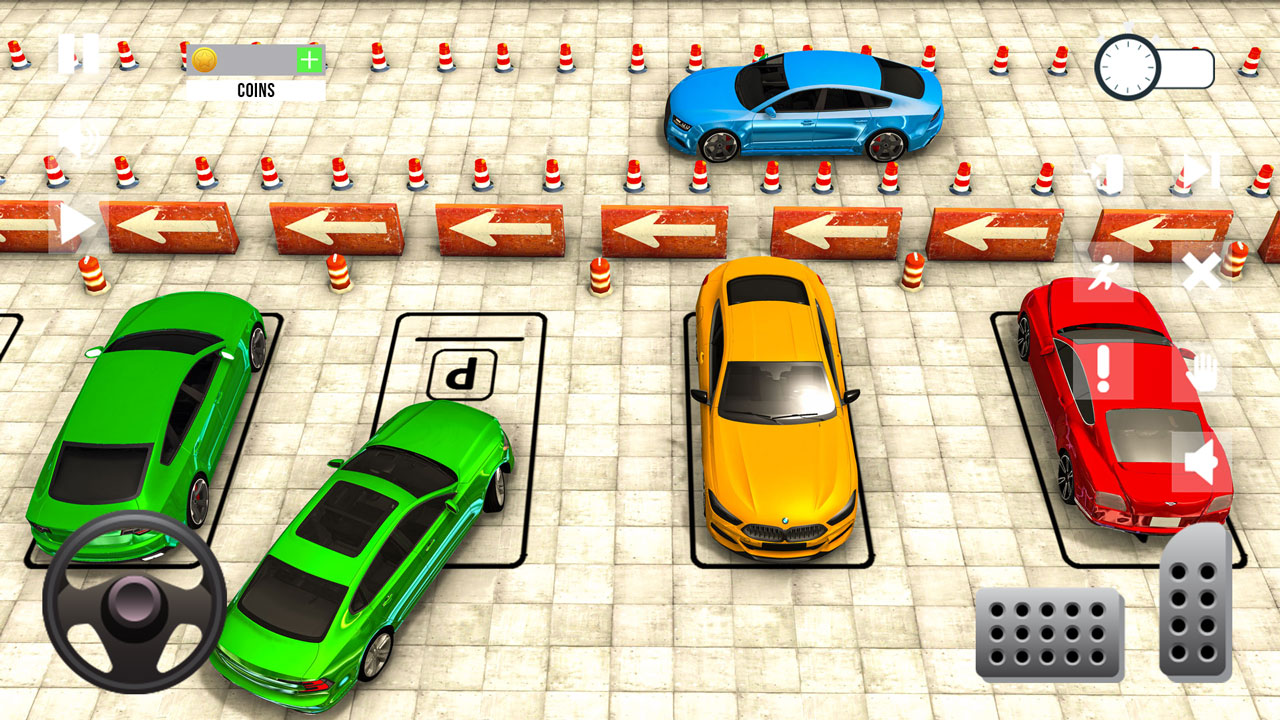Tap the exclamation warning icon
This screenshot has width=1280, height=720.
(1104, 369)
